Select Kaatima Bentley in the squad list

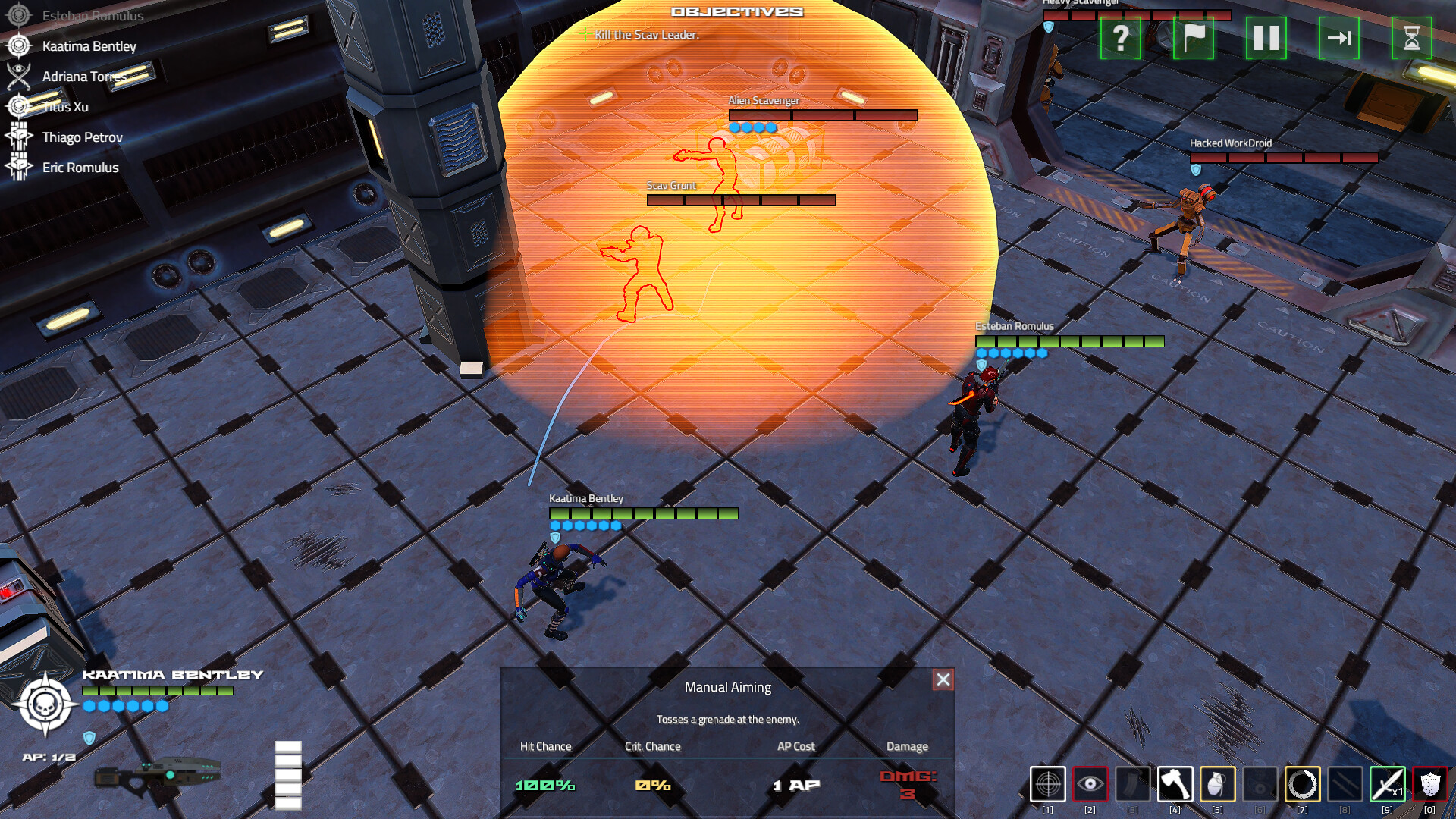(89, 46)
